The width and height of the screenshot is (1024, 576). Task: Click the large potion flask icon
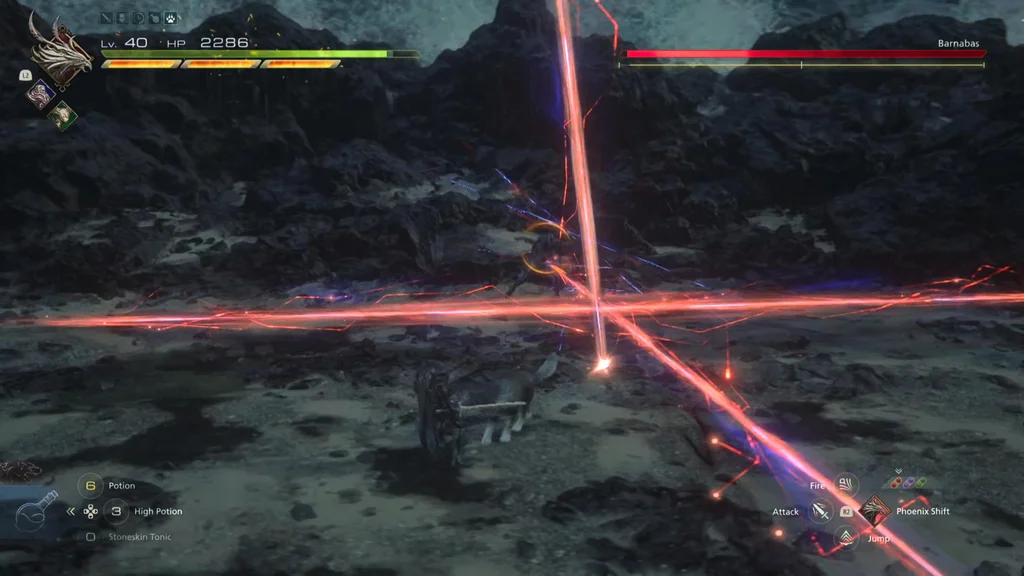[34, 514]
